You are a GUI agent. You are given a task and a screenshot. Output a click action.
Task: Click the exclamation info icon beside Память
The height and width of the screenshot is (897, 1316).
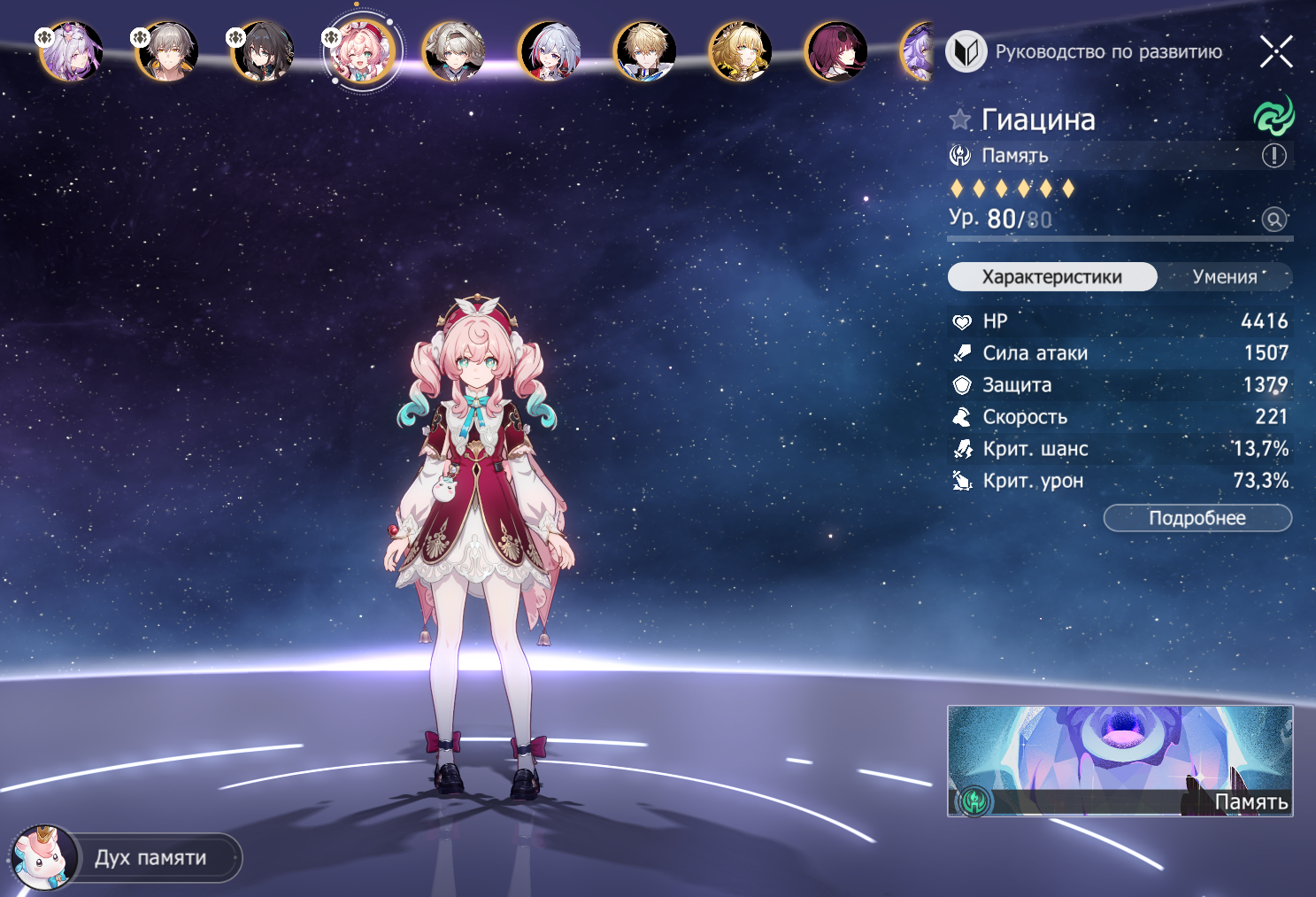tap(1274, 156)
